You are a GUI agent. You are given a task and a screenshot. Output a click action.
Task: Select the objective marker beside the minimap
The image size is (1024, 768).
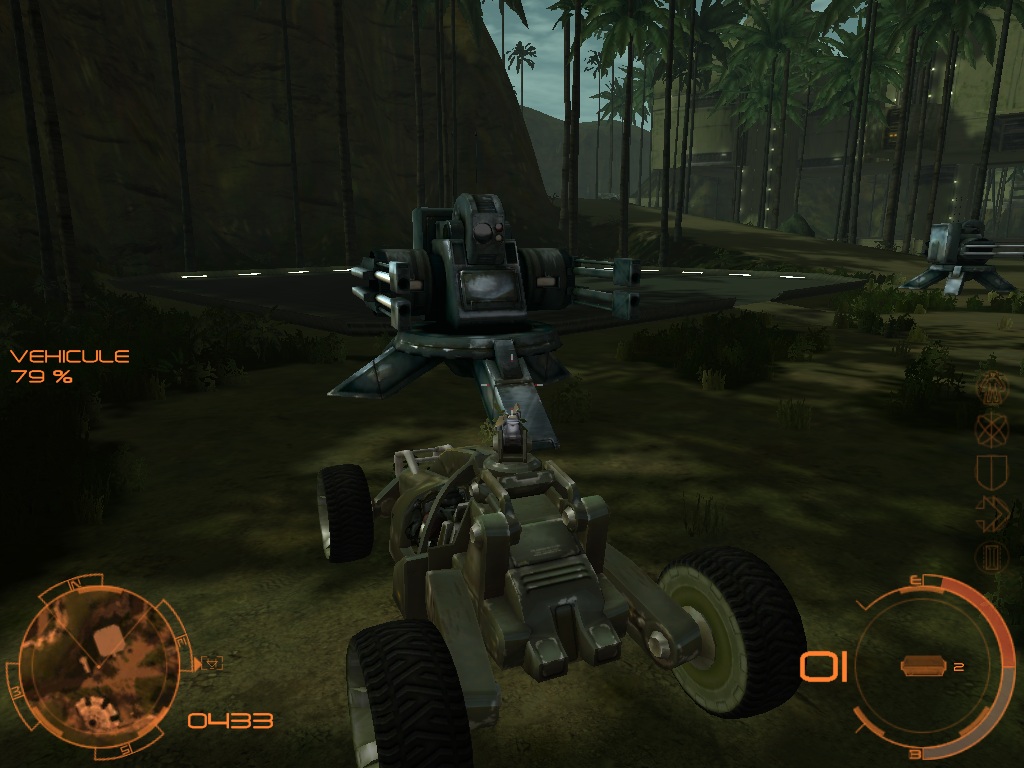(x=212, y=662)
